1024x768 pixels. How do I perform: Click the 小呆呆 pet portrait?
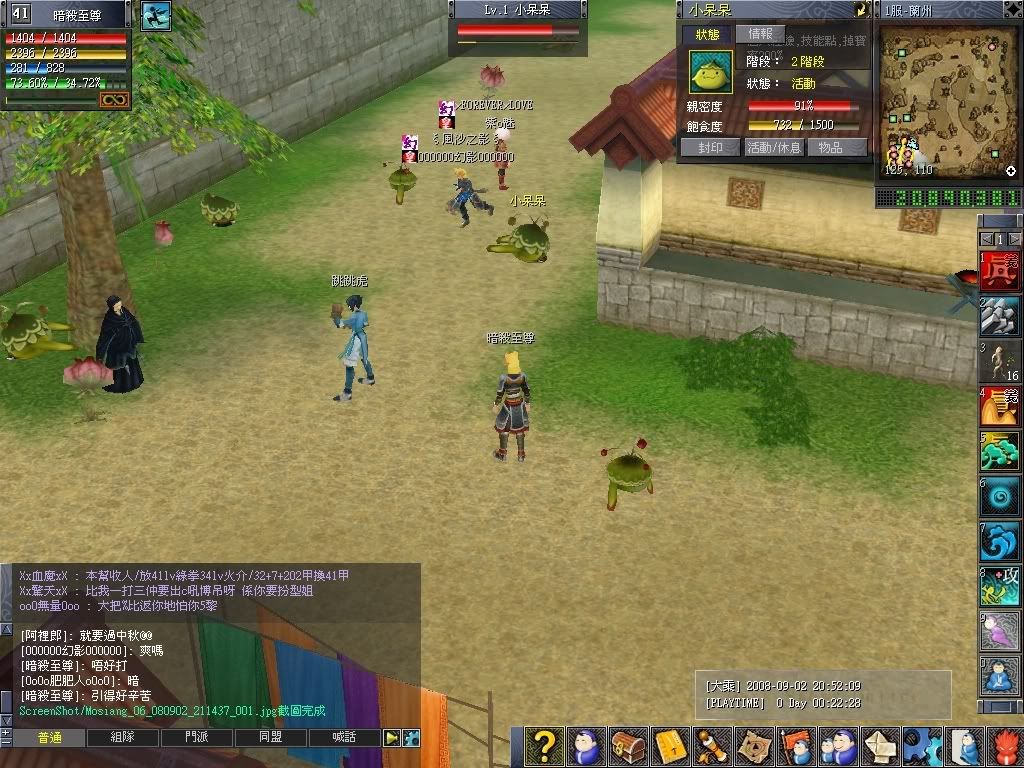711,71
